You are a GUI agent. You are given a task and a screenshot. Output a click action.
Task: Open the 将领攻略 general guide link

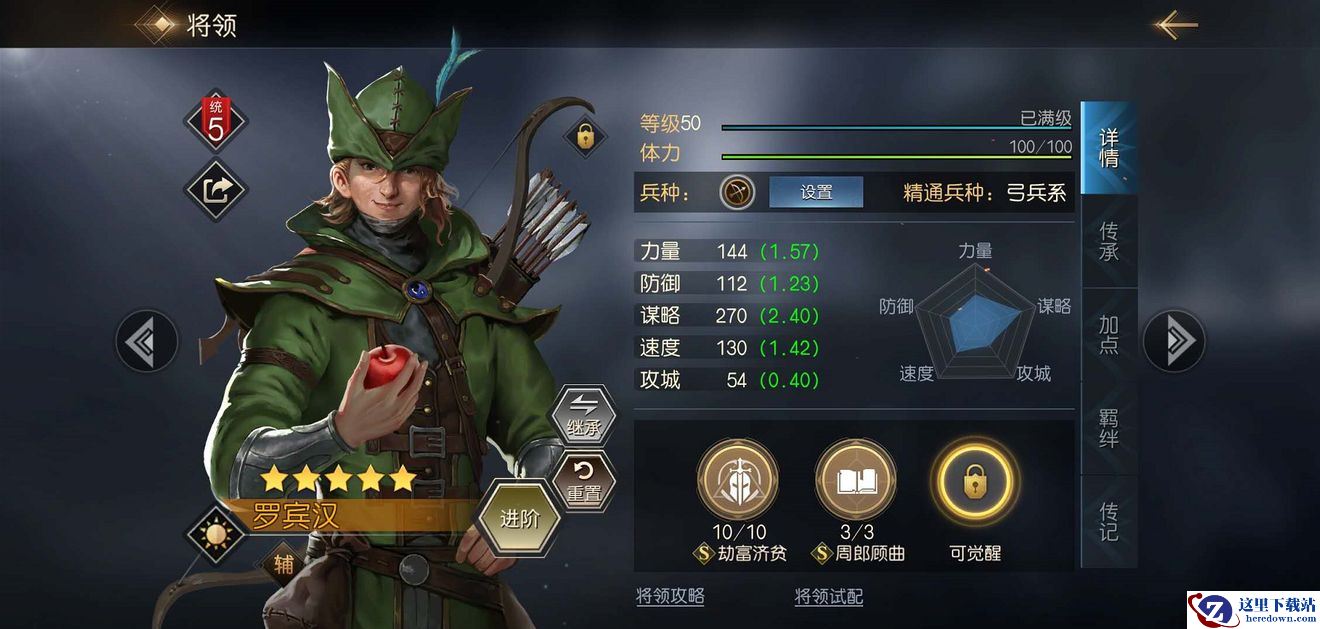[x=670, y=597]
